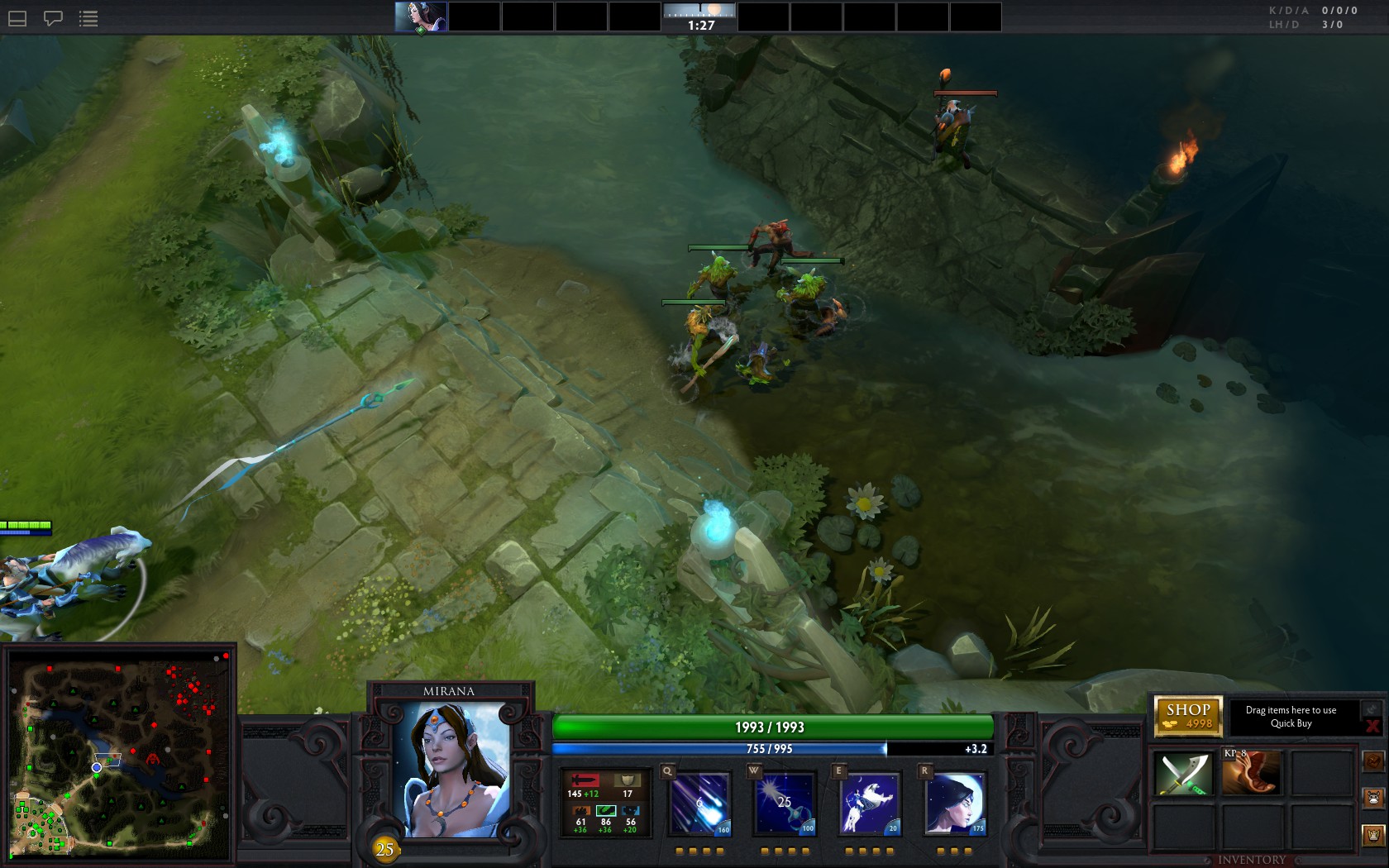Use the boots item in inventory

pyautogui.click(x=1252, y=772)
